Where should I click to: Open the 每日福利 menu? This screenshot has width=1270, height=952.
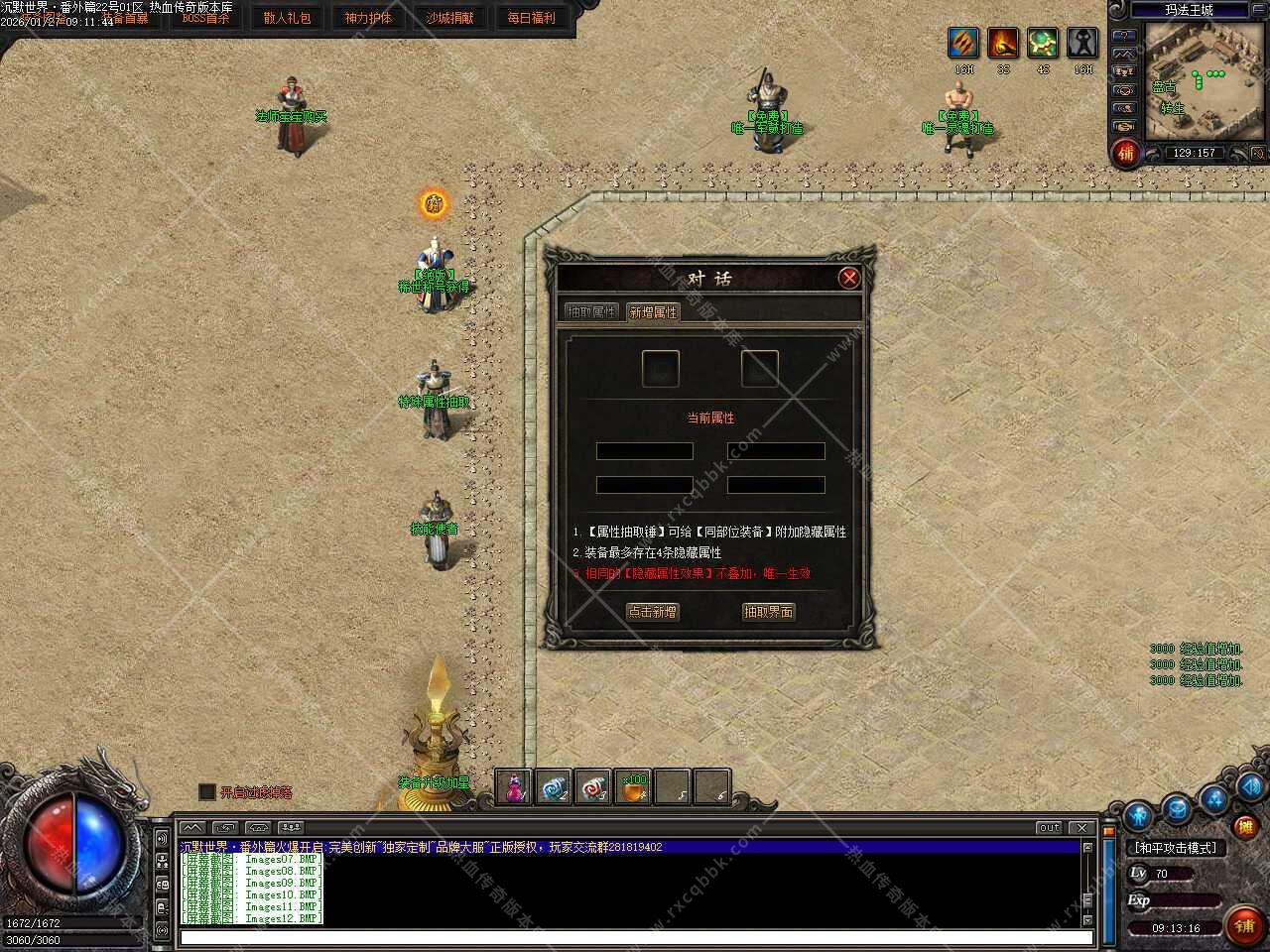point(531,18)
